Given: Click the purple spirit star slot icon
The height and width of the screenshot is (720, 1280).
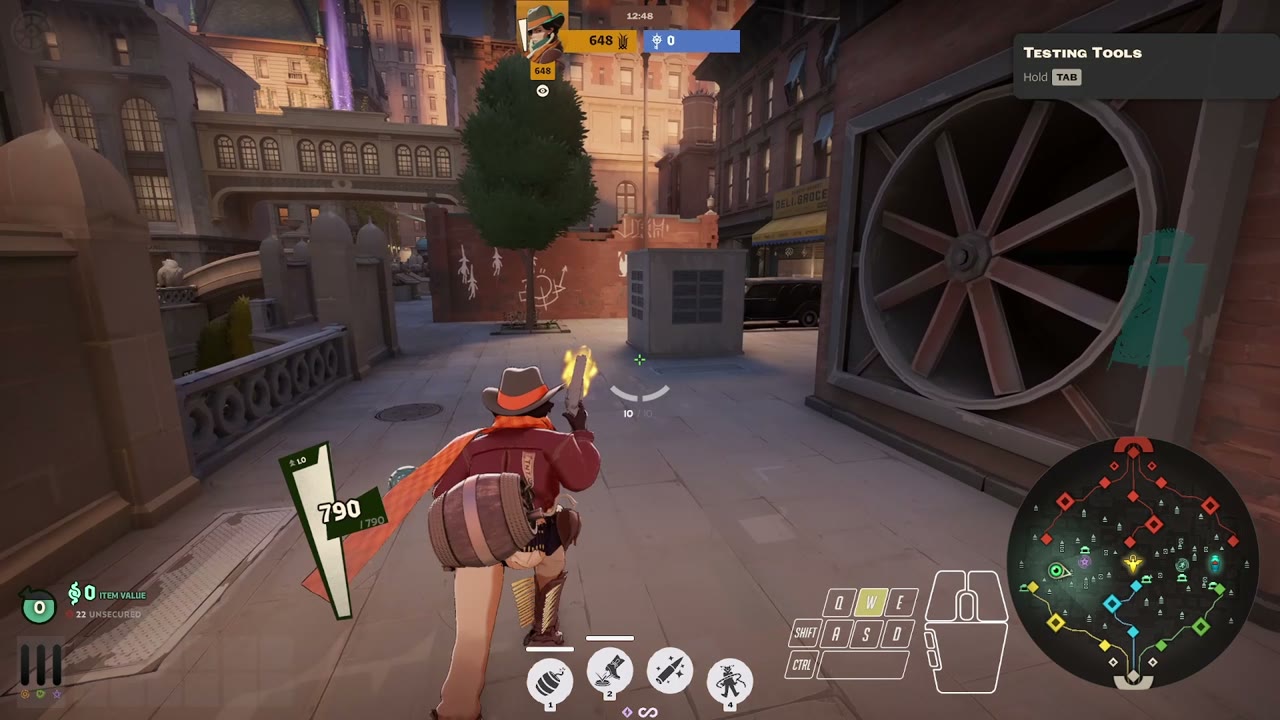Looking at the screenshot, I should pyautogui.click(x=55, y=694).
